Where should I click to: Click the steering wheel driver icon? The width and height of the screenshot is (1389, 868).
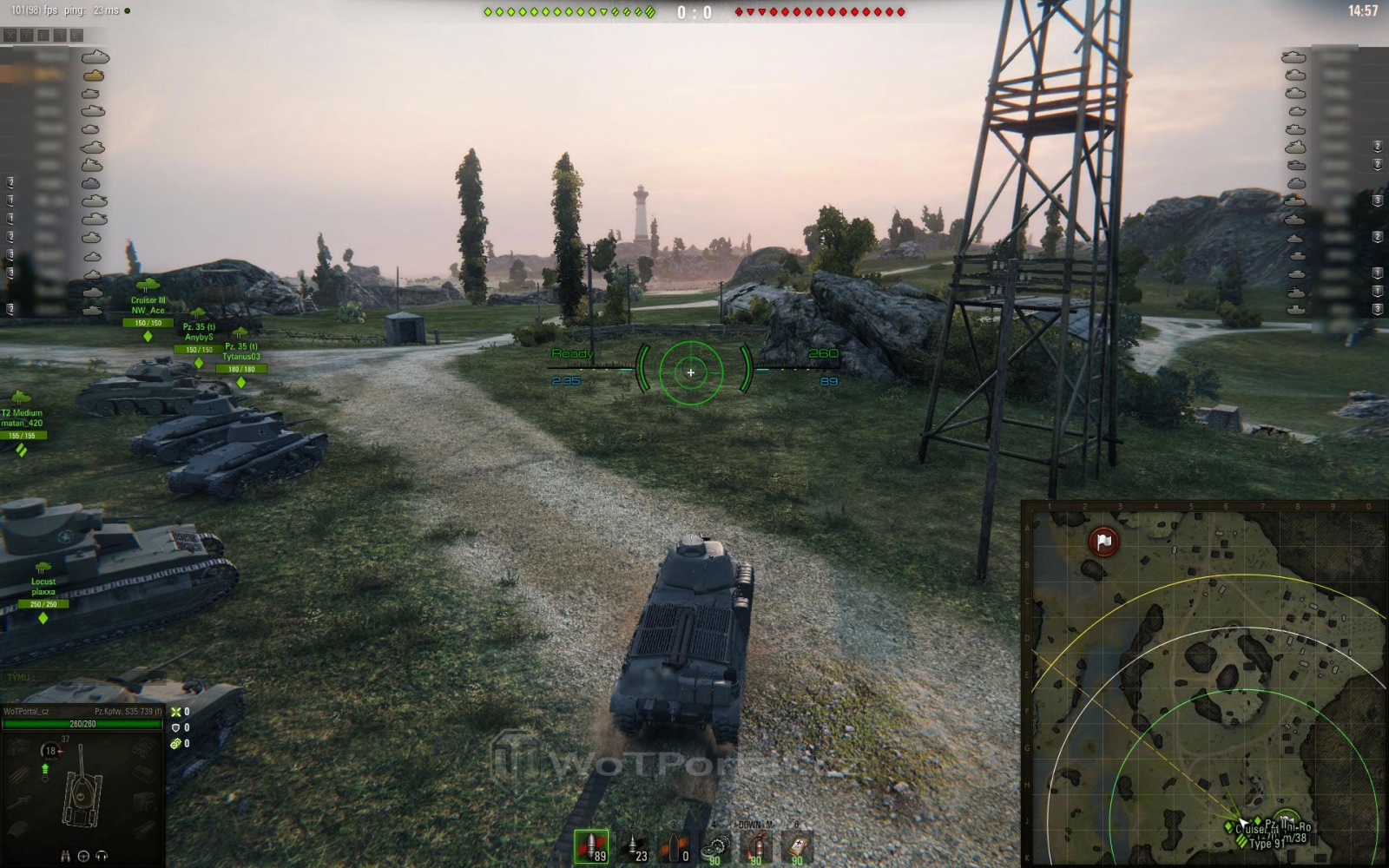(x=83, y=856)
